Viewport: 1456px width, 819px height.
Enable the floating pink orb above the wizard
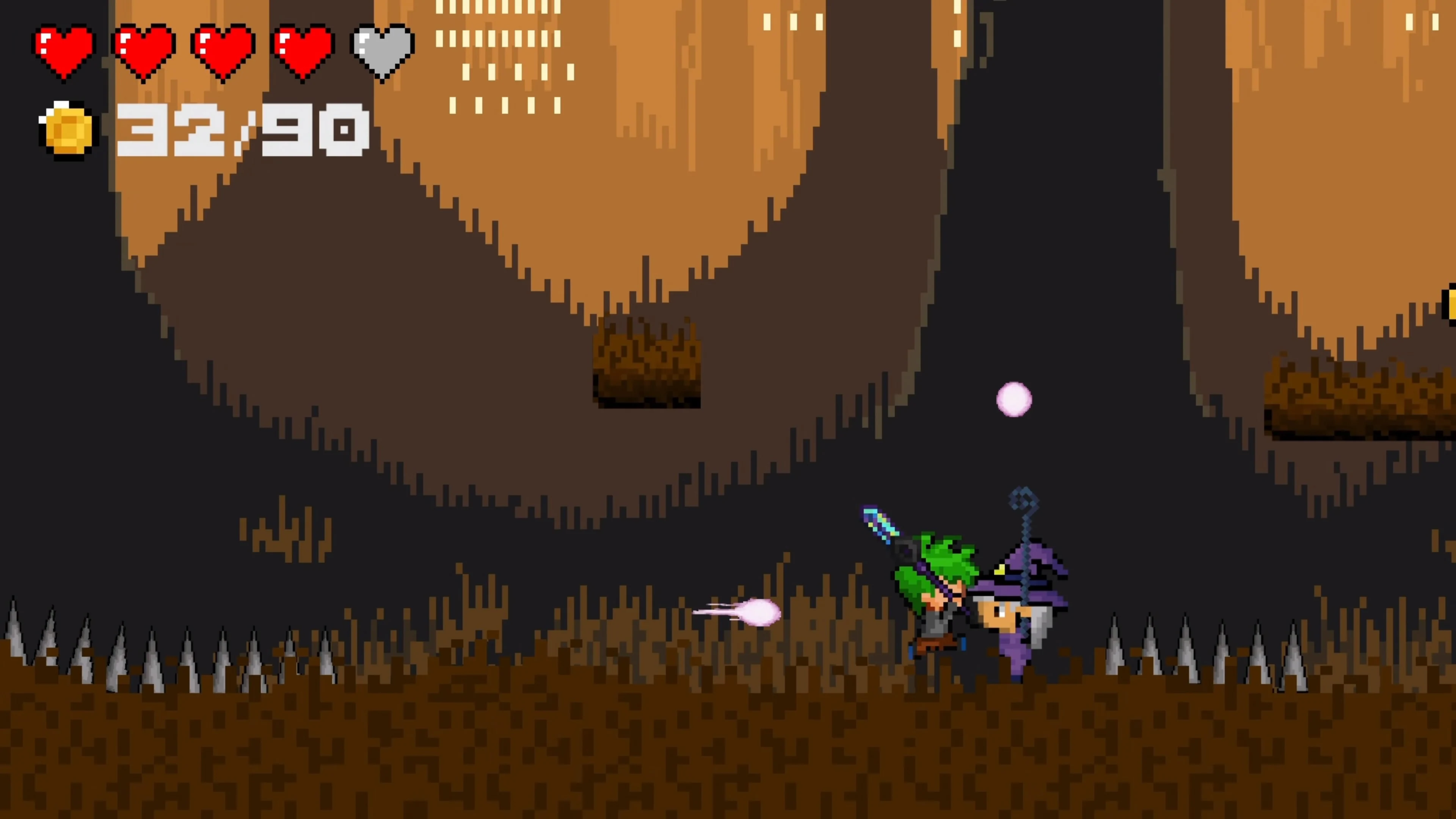1015,400
